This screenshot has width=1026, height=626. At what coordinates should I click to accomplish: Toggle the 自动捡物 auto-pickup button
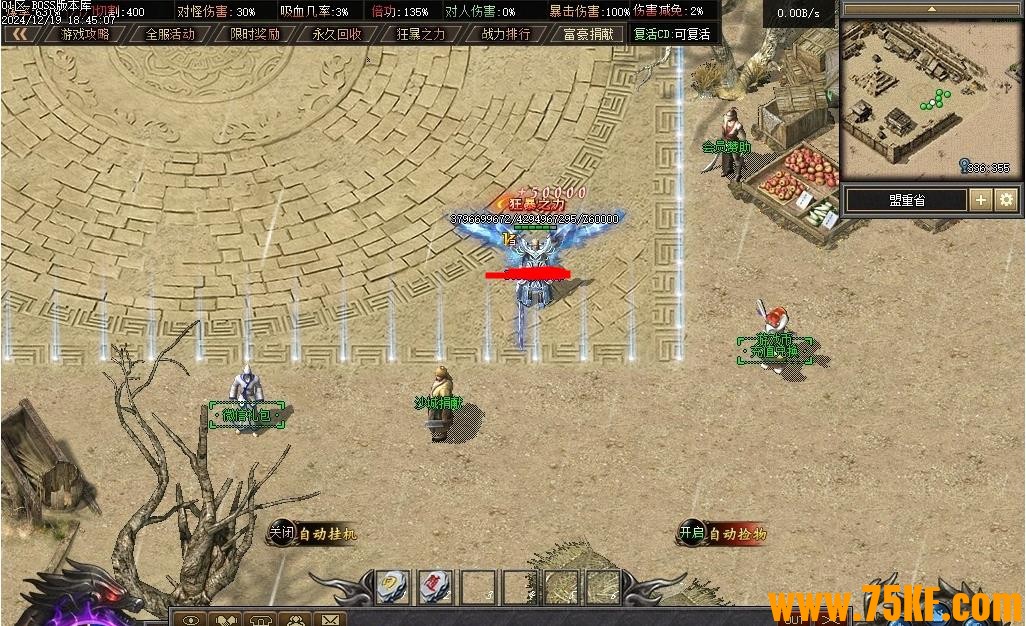tap(722, 534)
